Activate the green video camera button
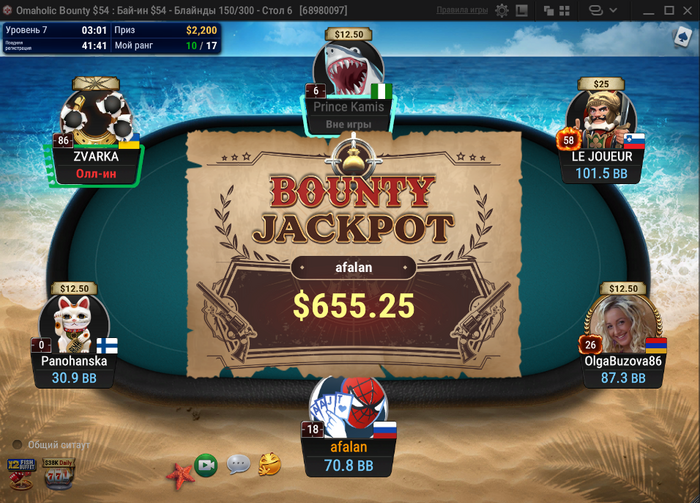Viewport: 700px width, 503px height. [x=206, y=465]
